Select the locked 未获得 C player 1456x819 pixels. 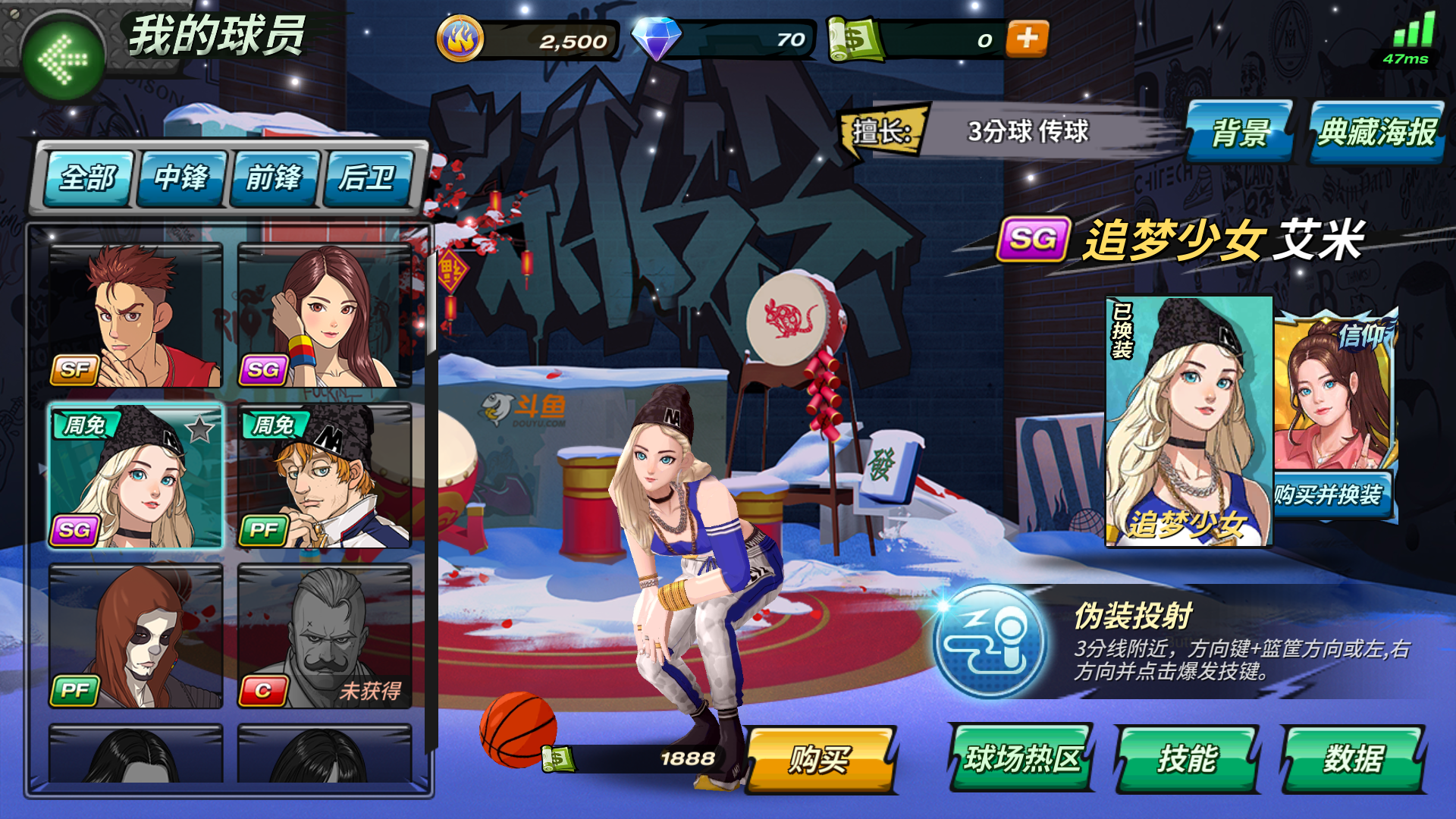(325, 635)
